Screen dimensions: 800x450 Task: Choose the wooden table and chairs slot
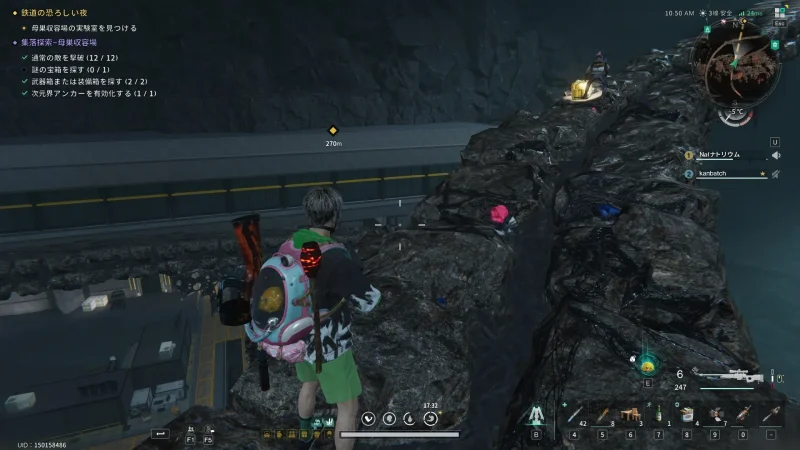(631, 414)
